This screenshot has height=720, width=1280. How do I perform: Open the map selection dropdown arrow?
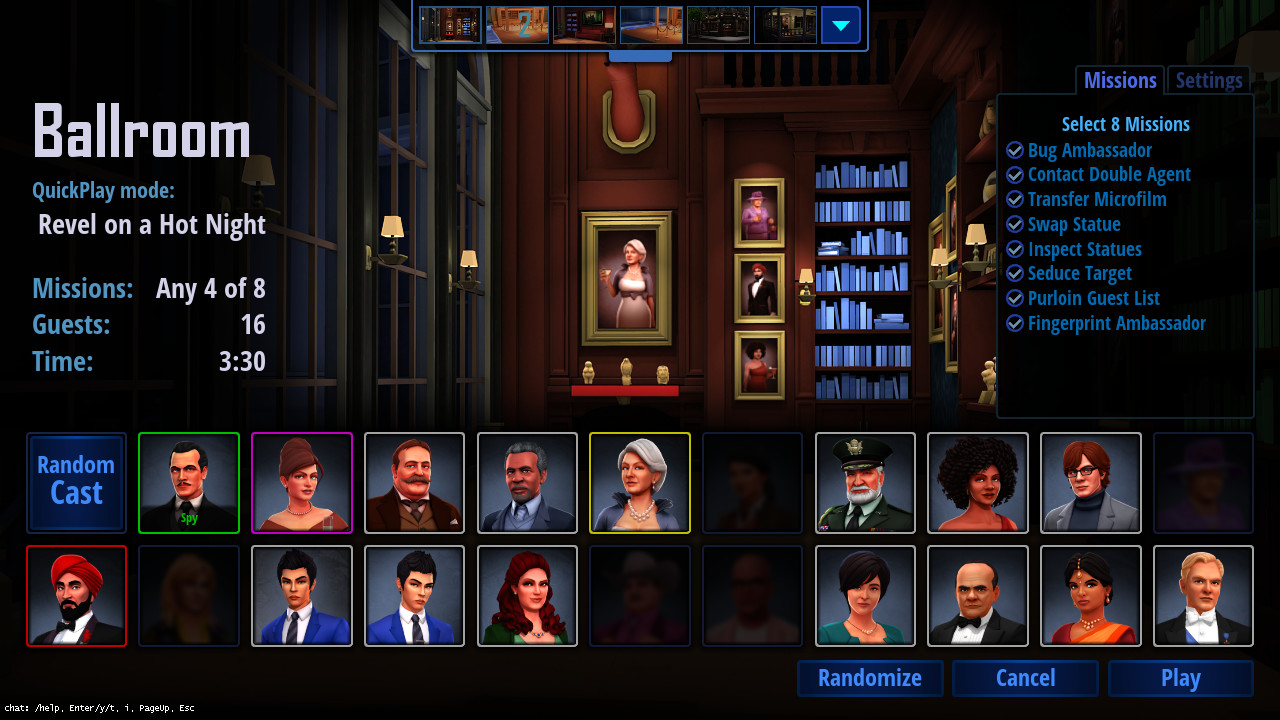pyautogui.click(x=841, y=25)
